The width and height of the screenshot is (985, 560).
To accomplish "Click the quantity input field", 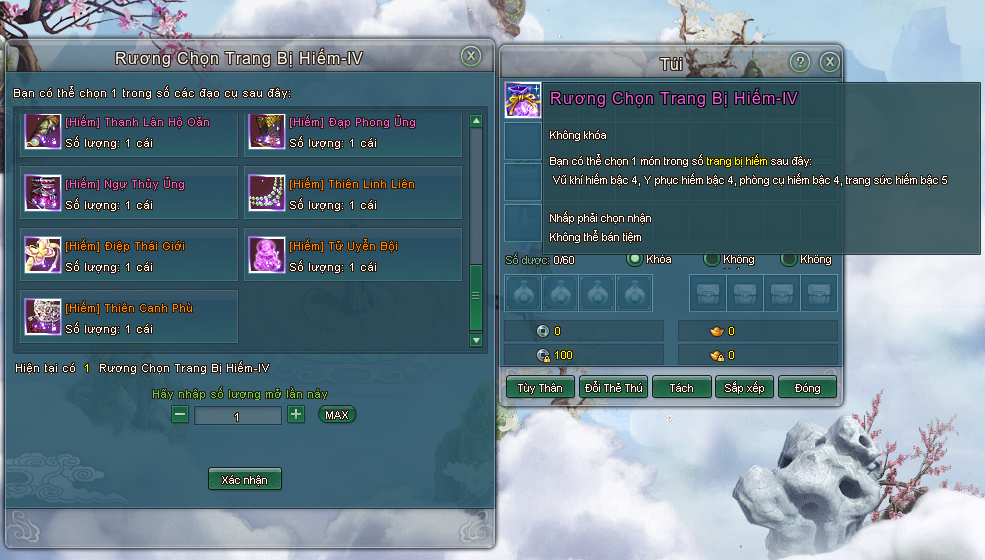I will coord(238,416).
